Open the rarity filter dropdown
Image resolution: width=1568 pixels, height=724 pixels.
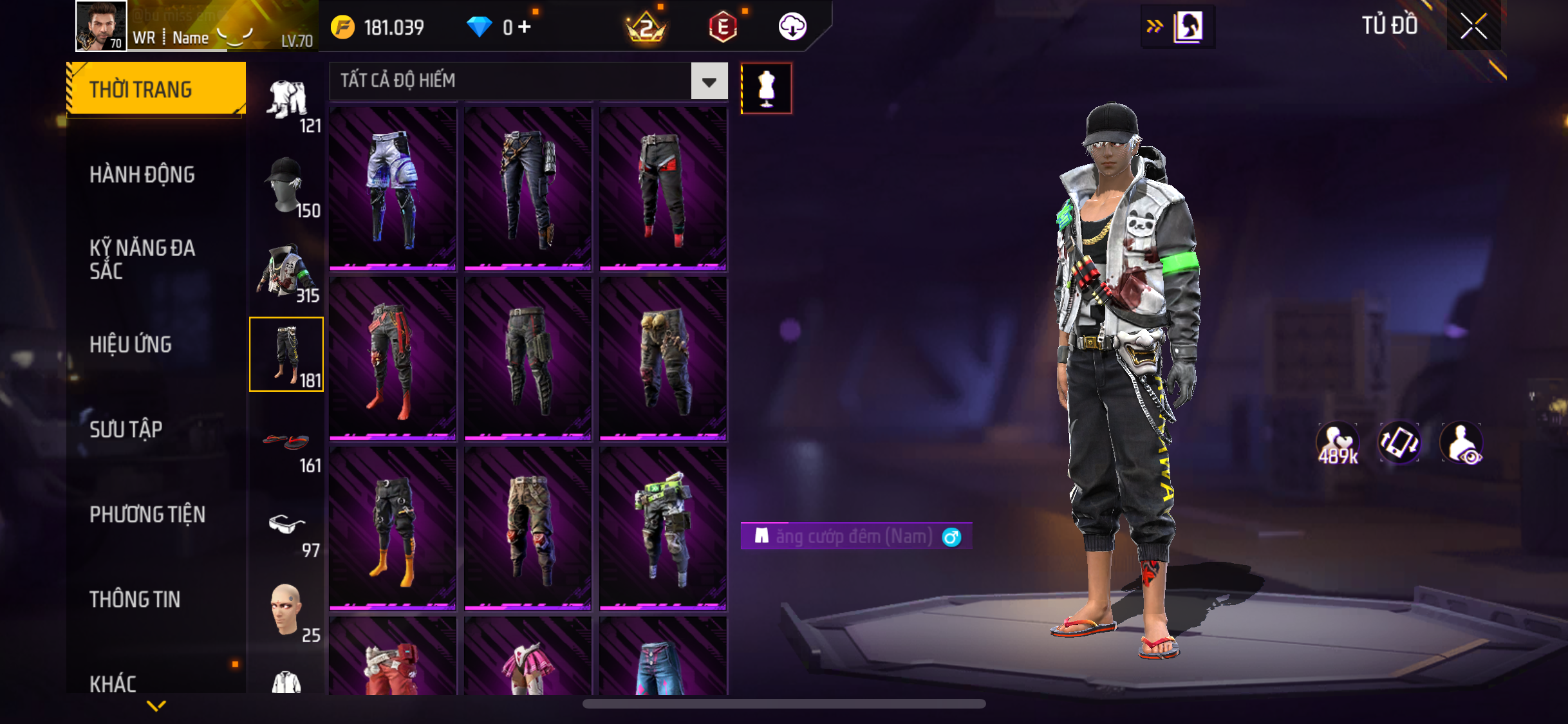709,81
